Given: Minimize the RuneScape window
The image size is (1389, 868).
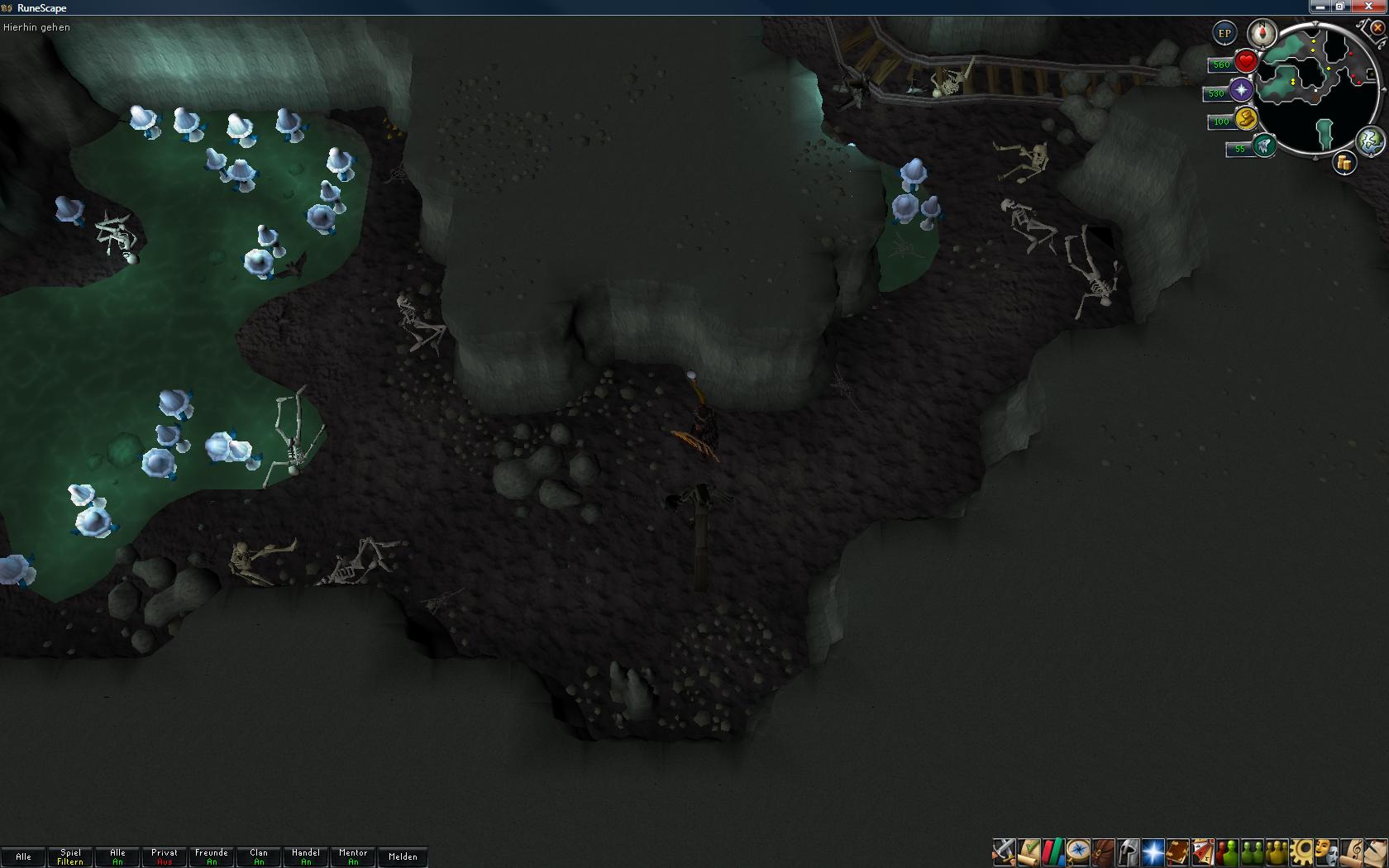Looking at the screenshot, I should [x=1320, y=7].
